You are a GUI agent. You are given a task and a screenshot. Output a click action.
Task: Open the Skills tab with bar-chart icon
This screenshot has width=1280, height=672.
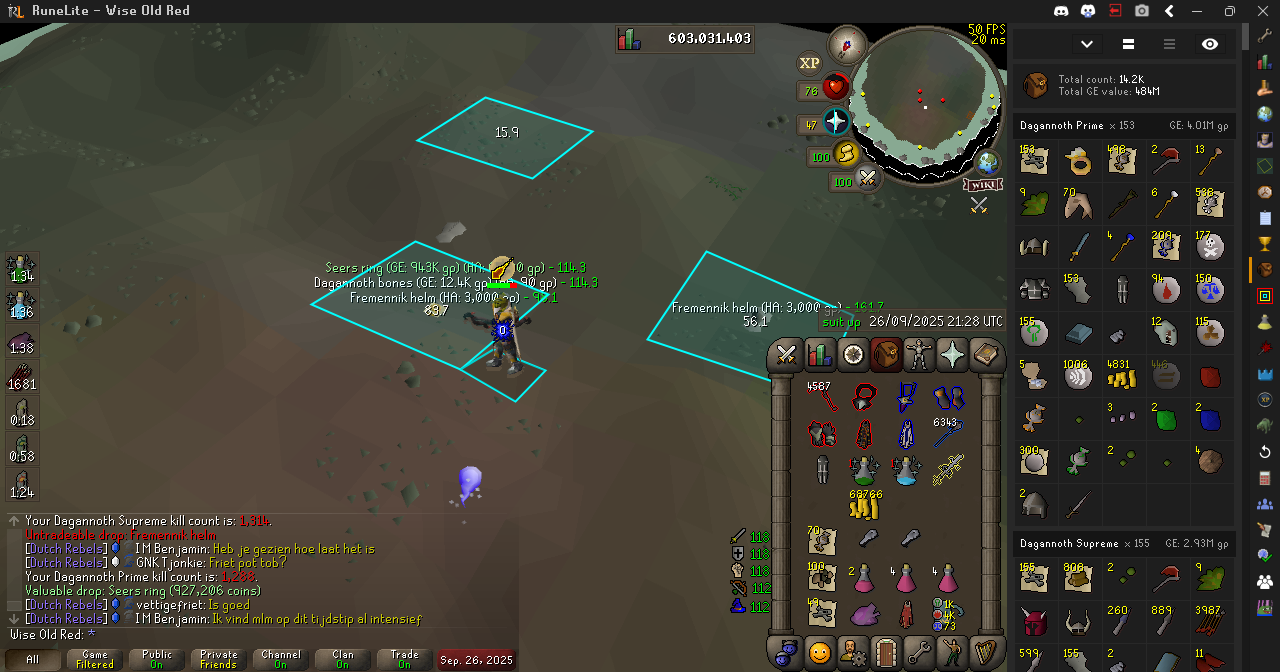tap(819, 355)
